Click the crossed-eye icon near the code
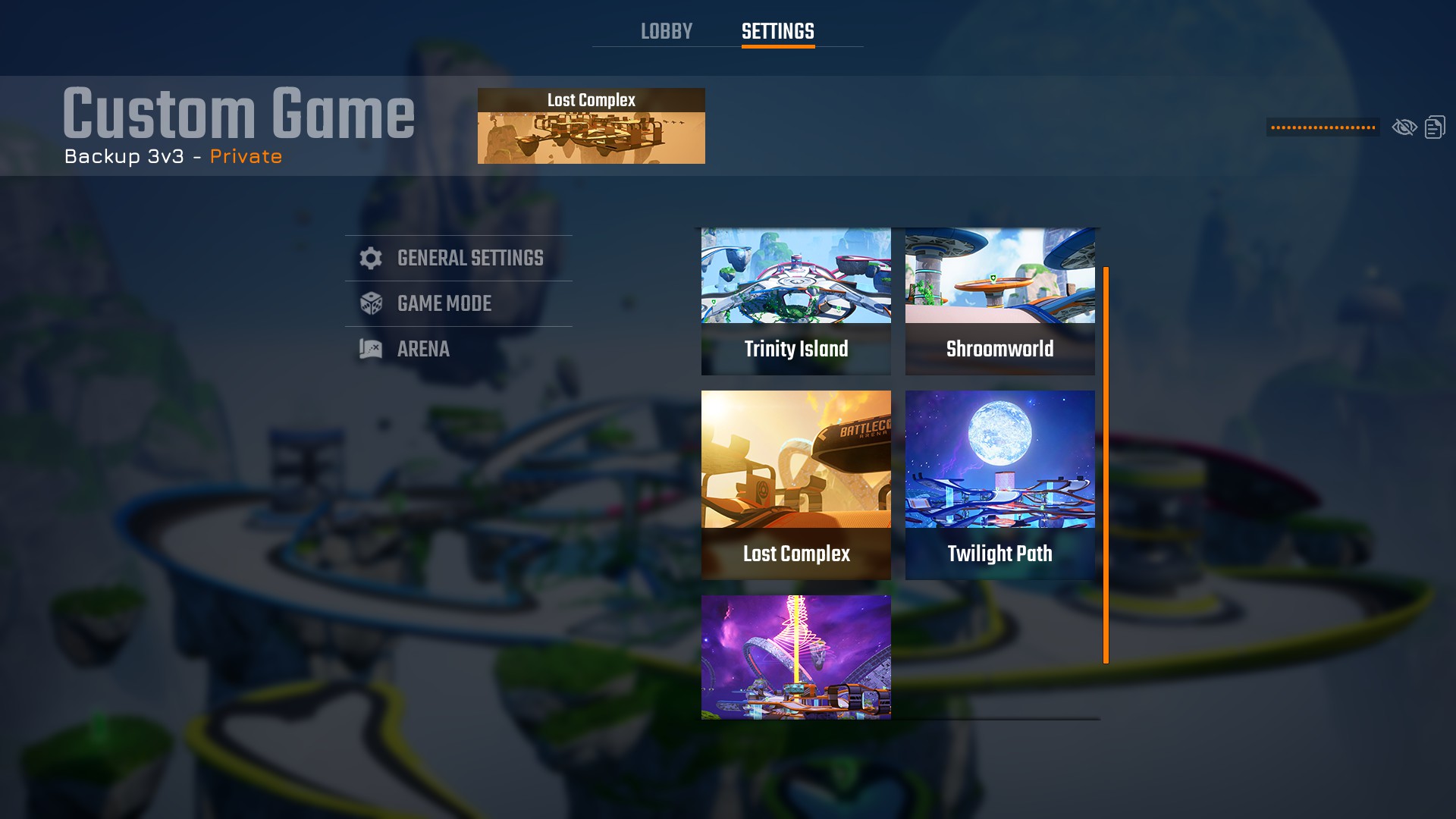The image size is (1456, 819). coord(1404,127)
